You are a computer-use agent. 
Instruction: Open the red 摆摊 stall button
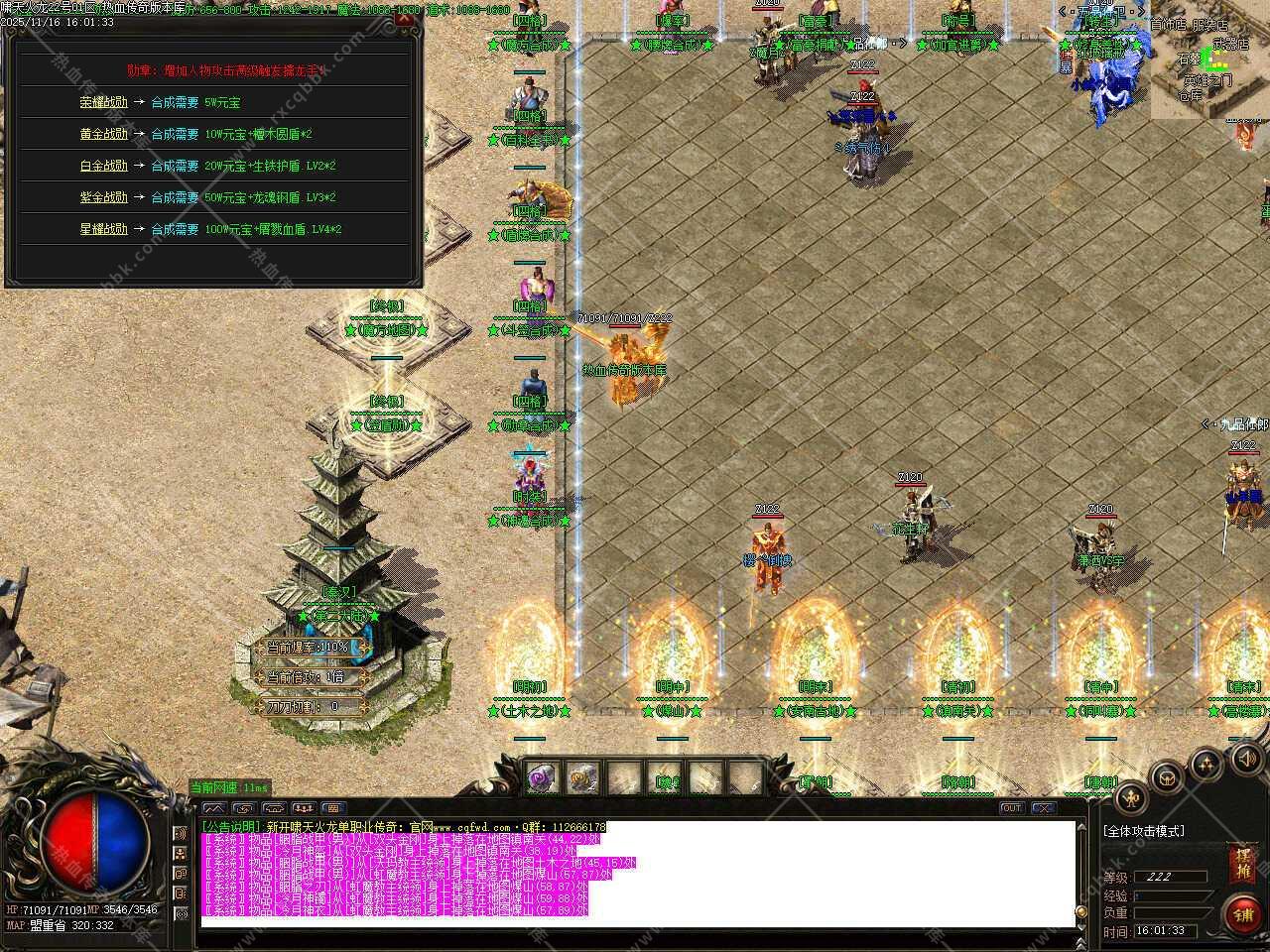(x=1241, y=862)
